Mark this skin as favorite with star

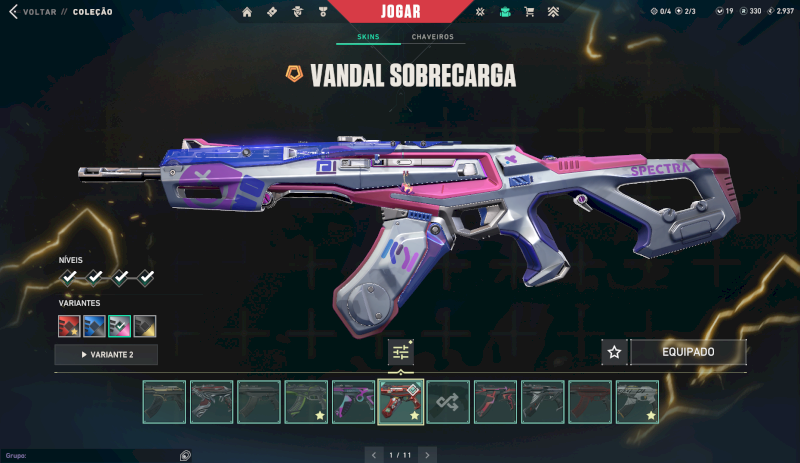(x=615, y=352)
